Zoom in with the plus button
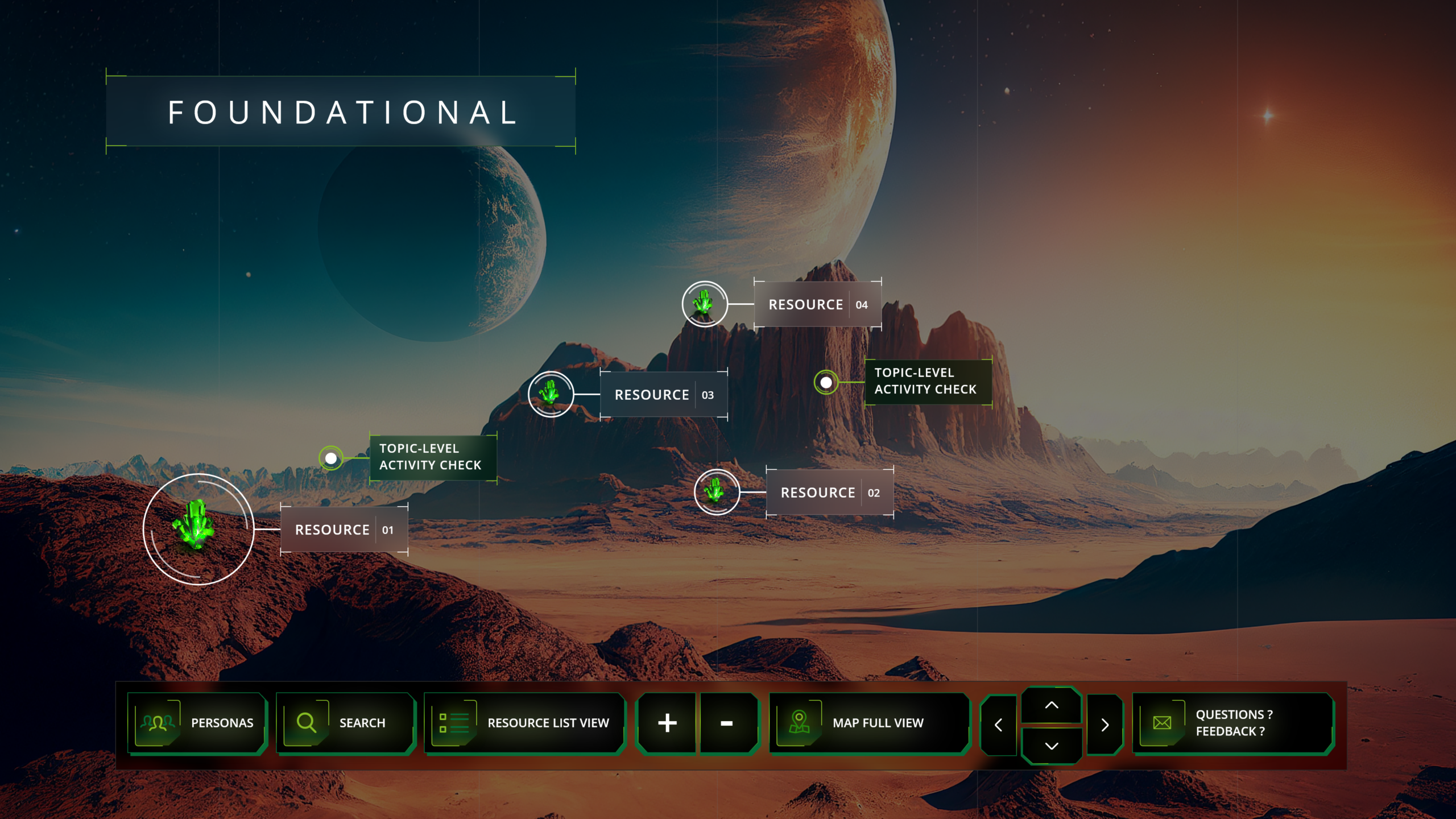The height and width of the screenshot is (819, 1456). coord(667,723)
